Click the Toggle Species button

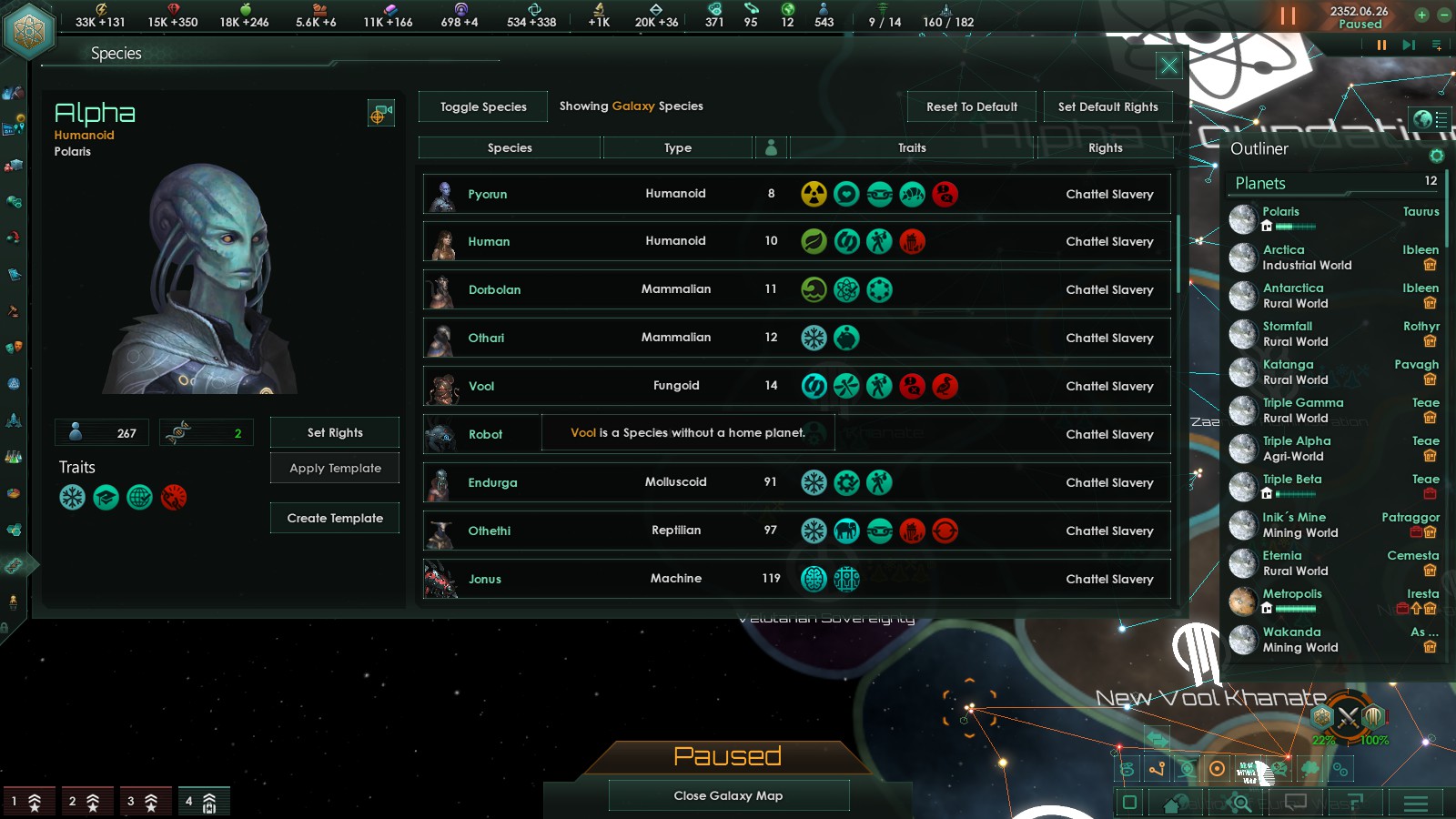pos(483,106)
